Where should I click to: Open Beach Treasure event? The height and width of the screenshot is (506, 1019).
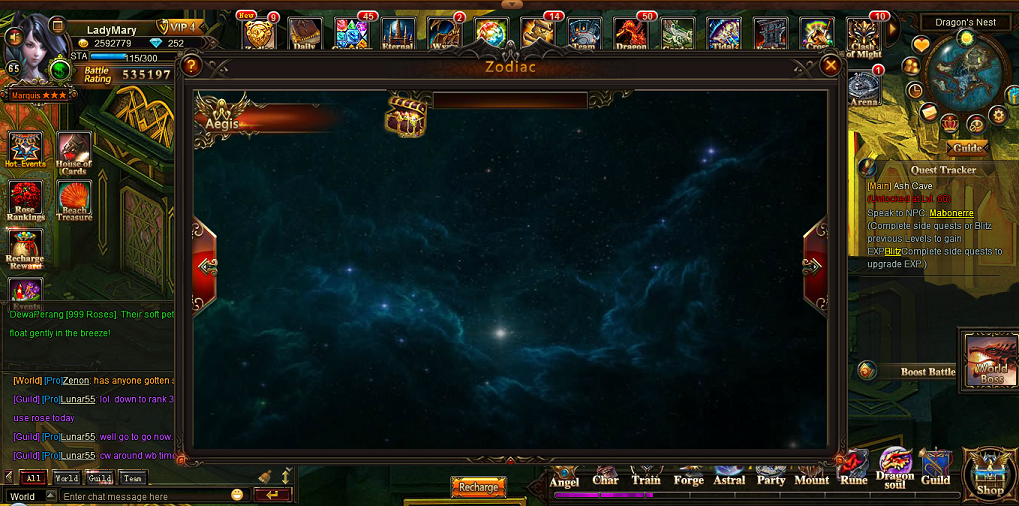[x=74, y=201]
